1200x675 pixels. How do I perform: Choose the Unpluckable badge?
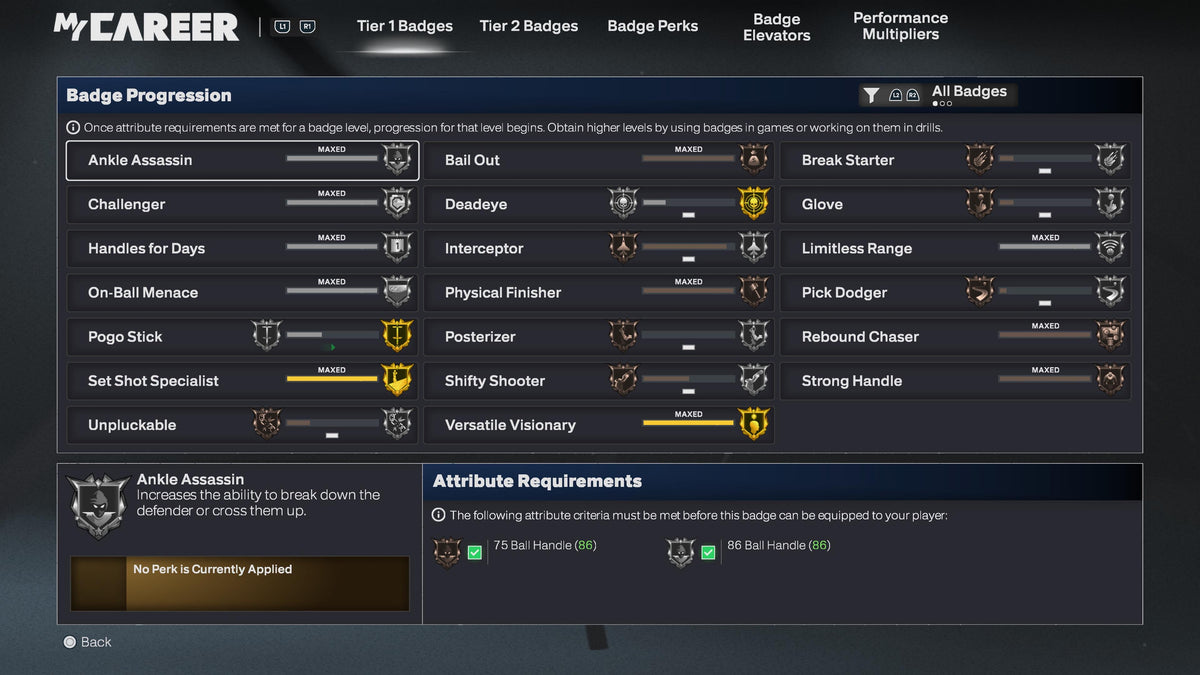click(x=241, y=425)
